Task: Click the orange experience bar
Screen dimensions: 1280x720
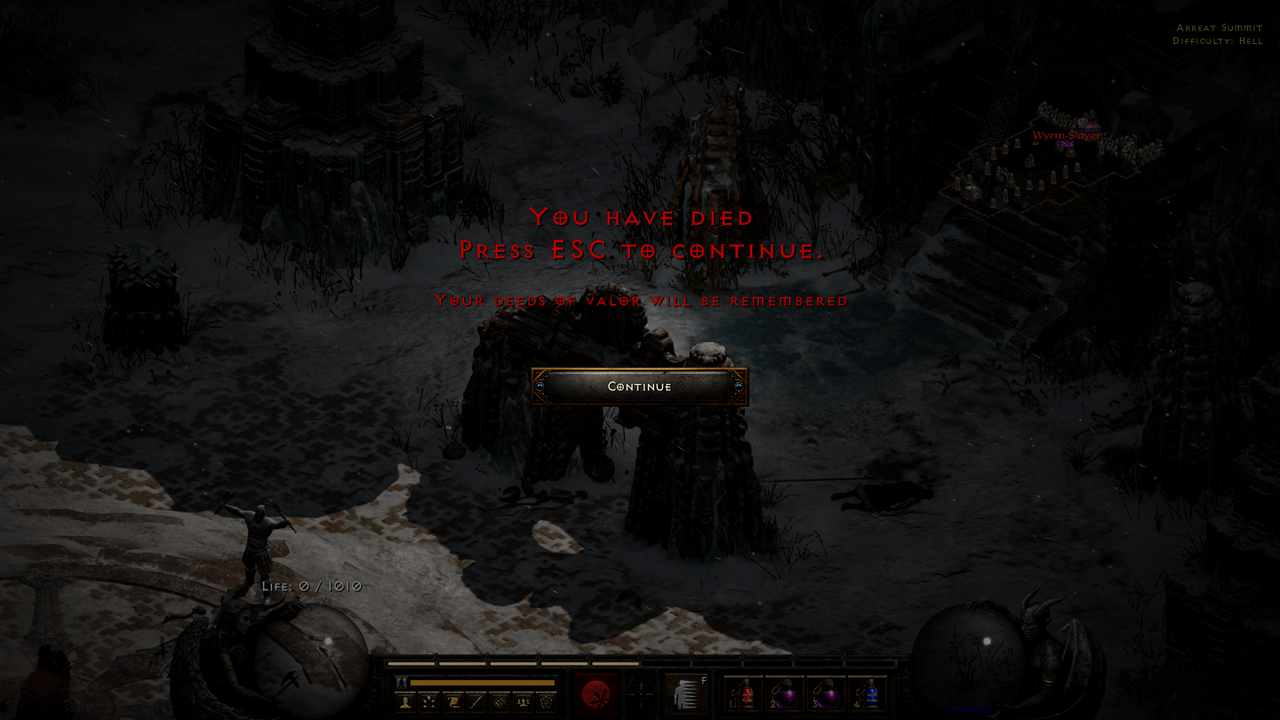Action: click(x=482, y=681)
